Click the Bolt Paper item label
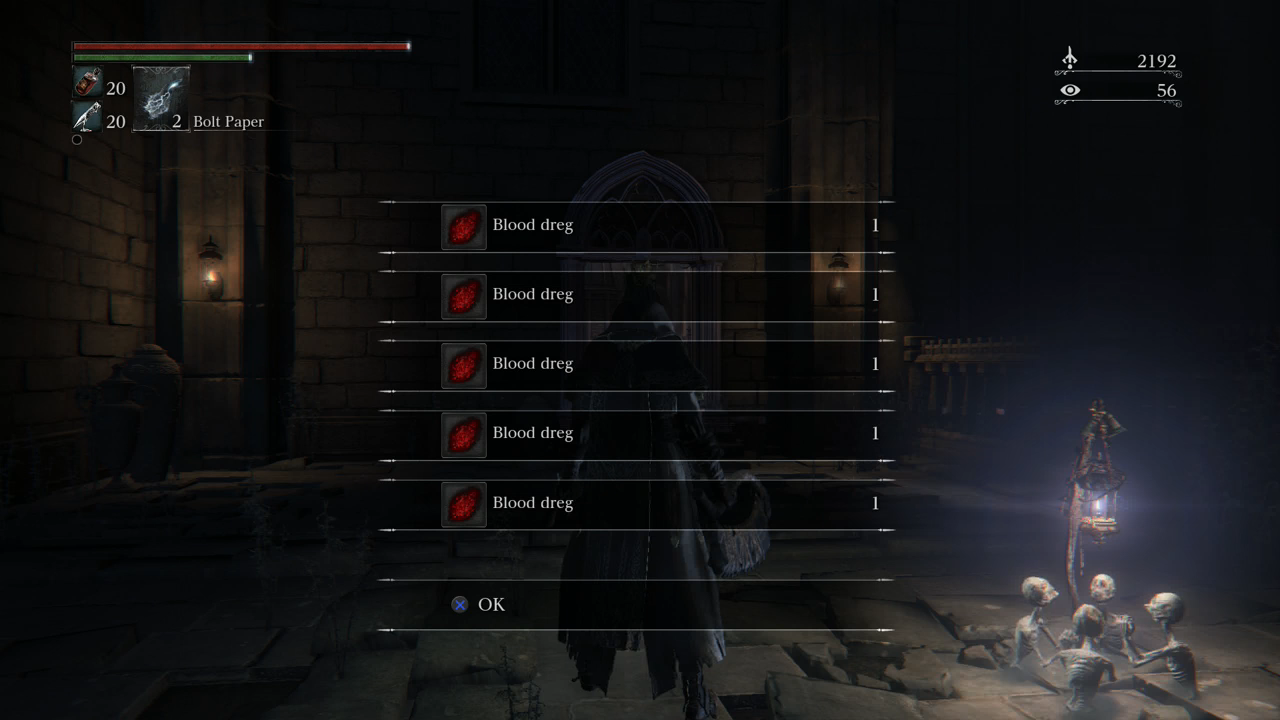The height and width of the screenshot is (720, 1280). point(230,121)
